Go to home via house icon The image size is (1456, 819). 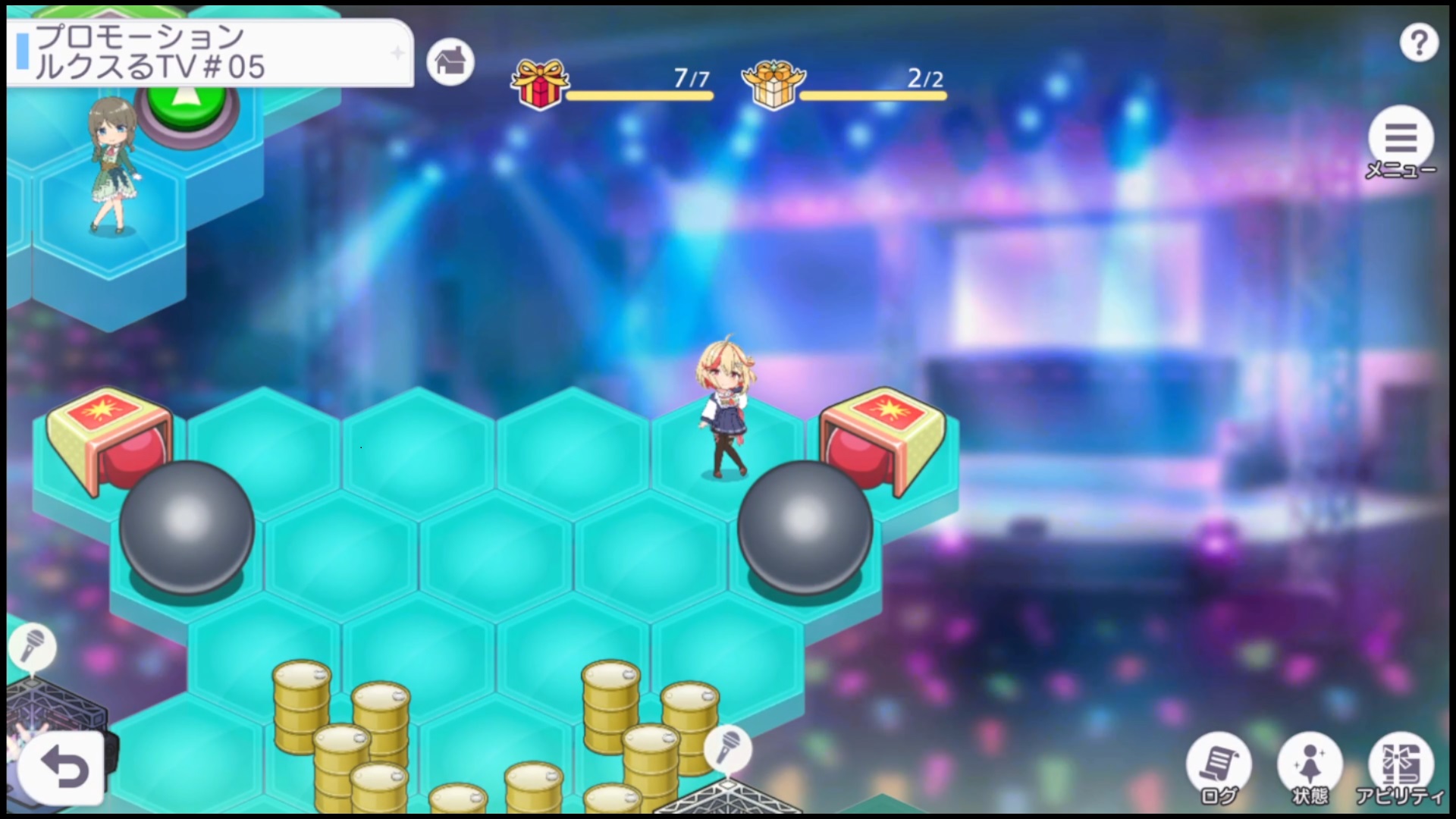[450, 61]
